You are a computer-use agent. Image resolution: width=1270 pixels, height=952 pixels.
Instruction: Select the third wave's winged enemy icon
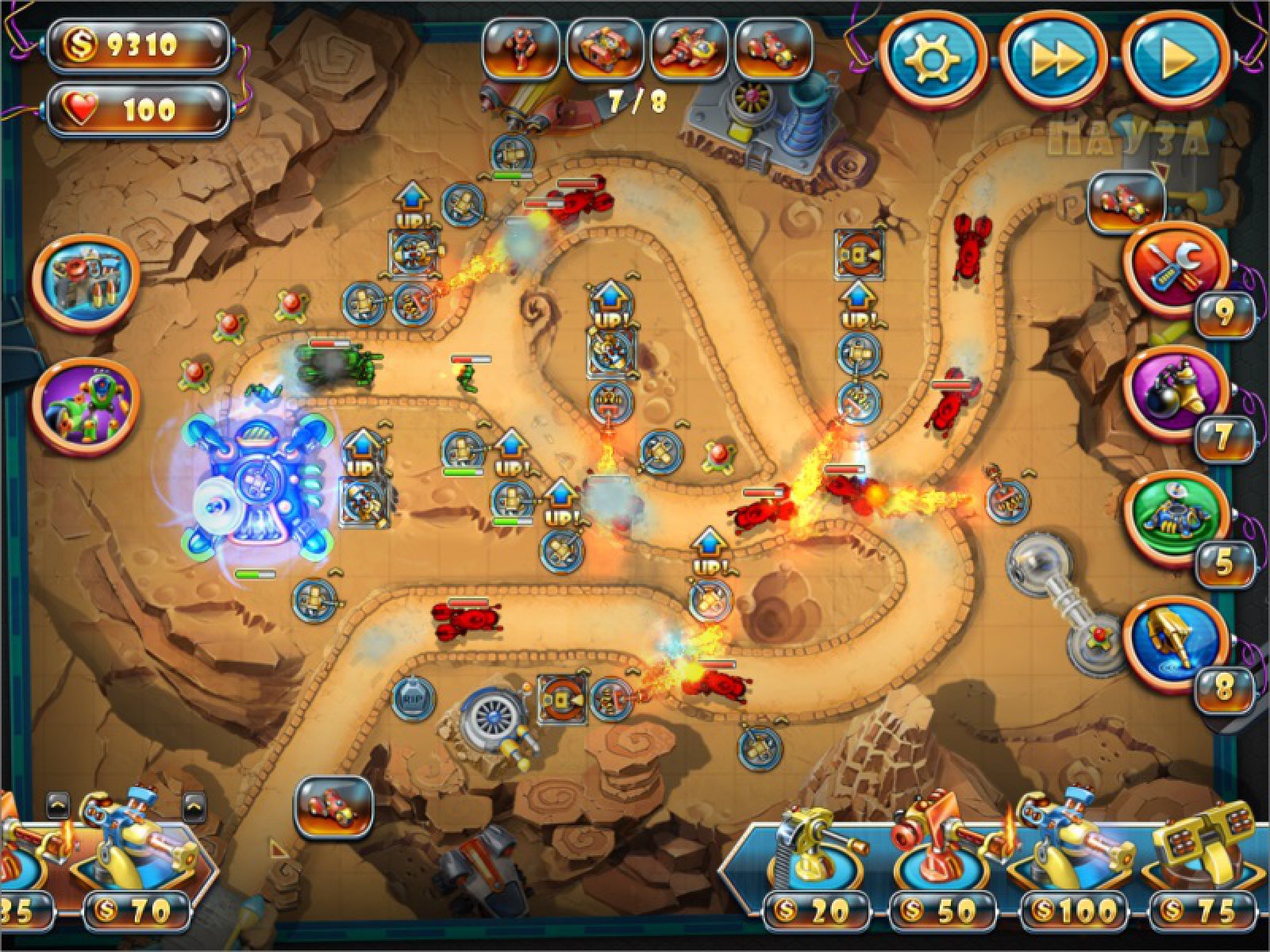[689, 48]
